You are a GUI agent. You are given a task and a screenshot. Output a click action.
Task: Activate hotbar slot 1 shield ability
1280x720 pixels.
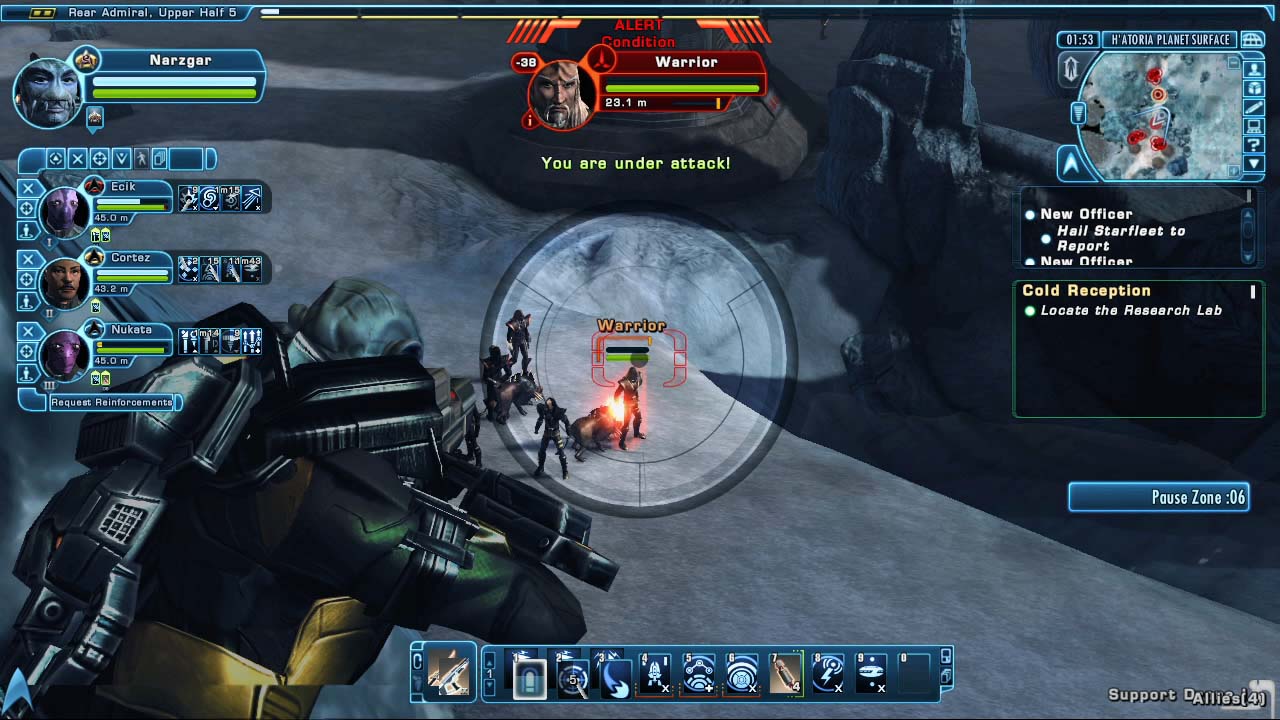click(529, 675)
